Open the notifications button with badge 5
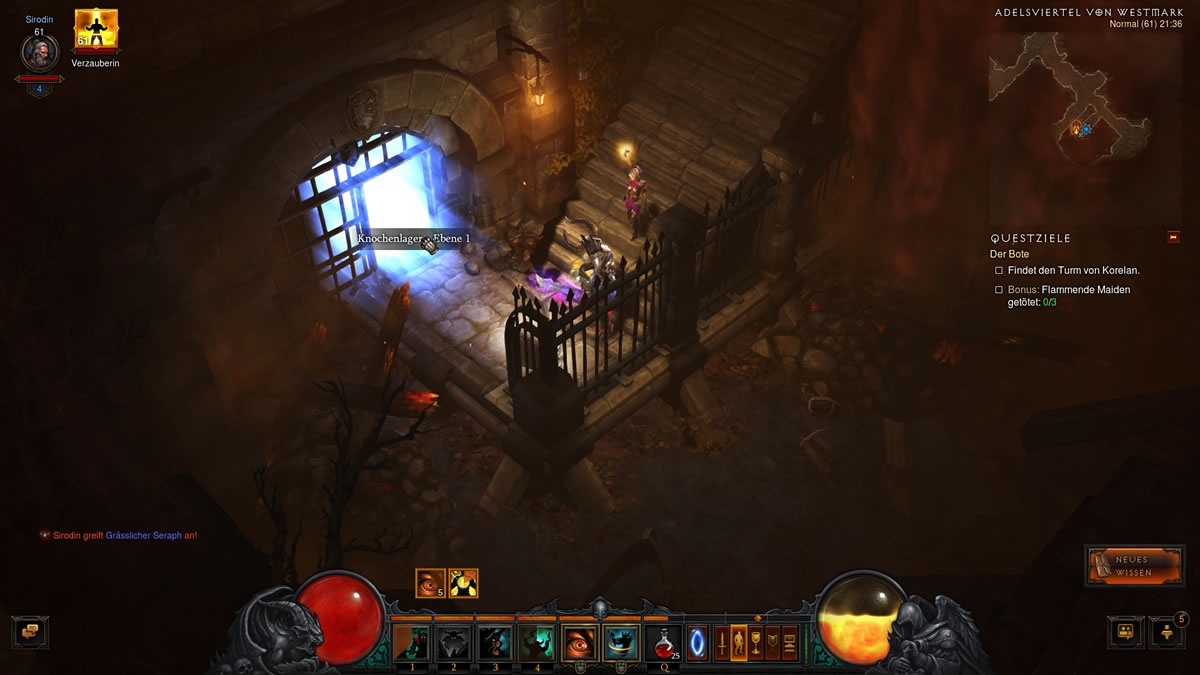Screen dimensions: 1200x675 coord(1167,631)
